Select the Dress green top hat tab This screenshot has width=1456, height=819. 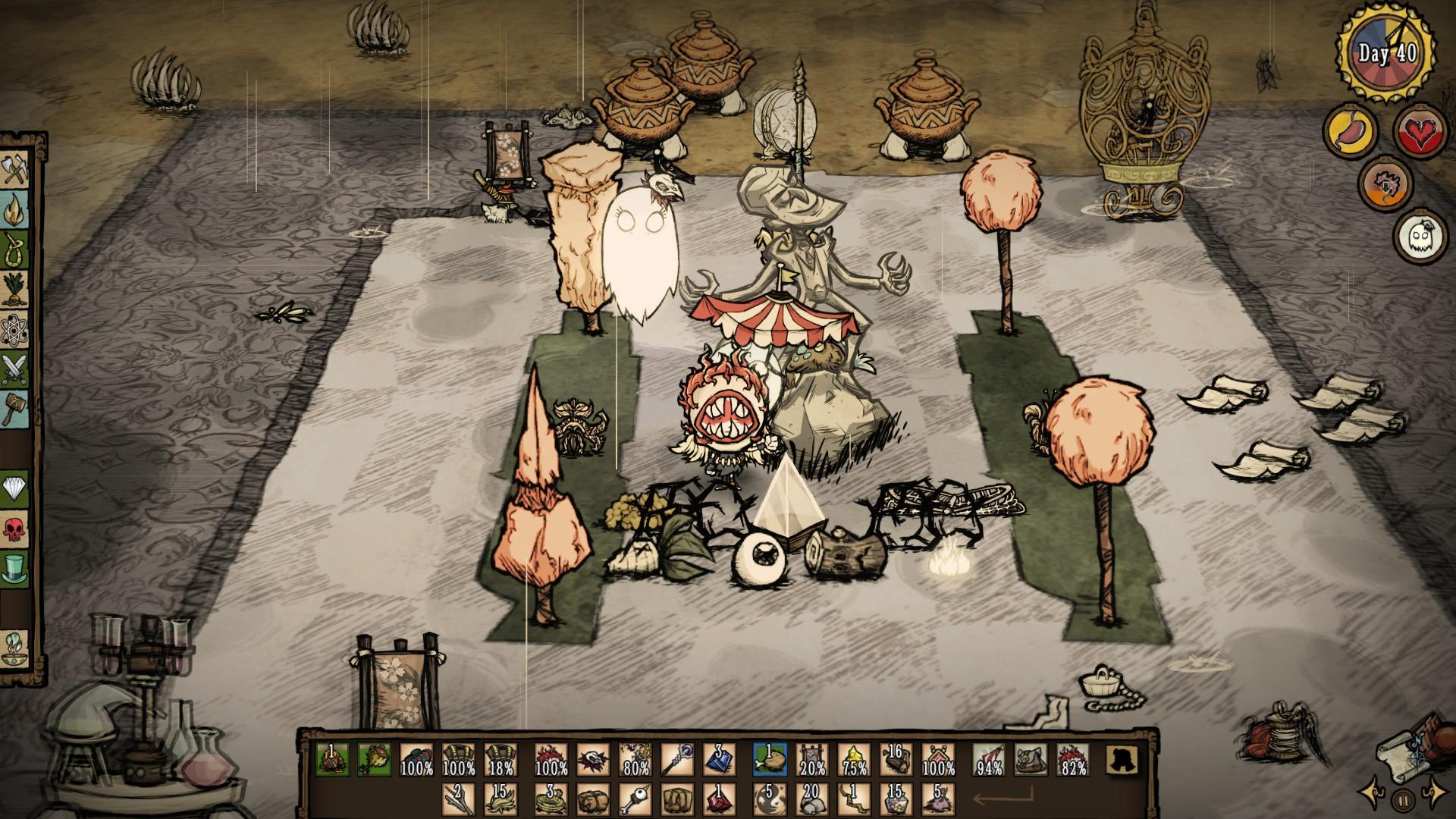pos(15,568)
